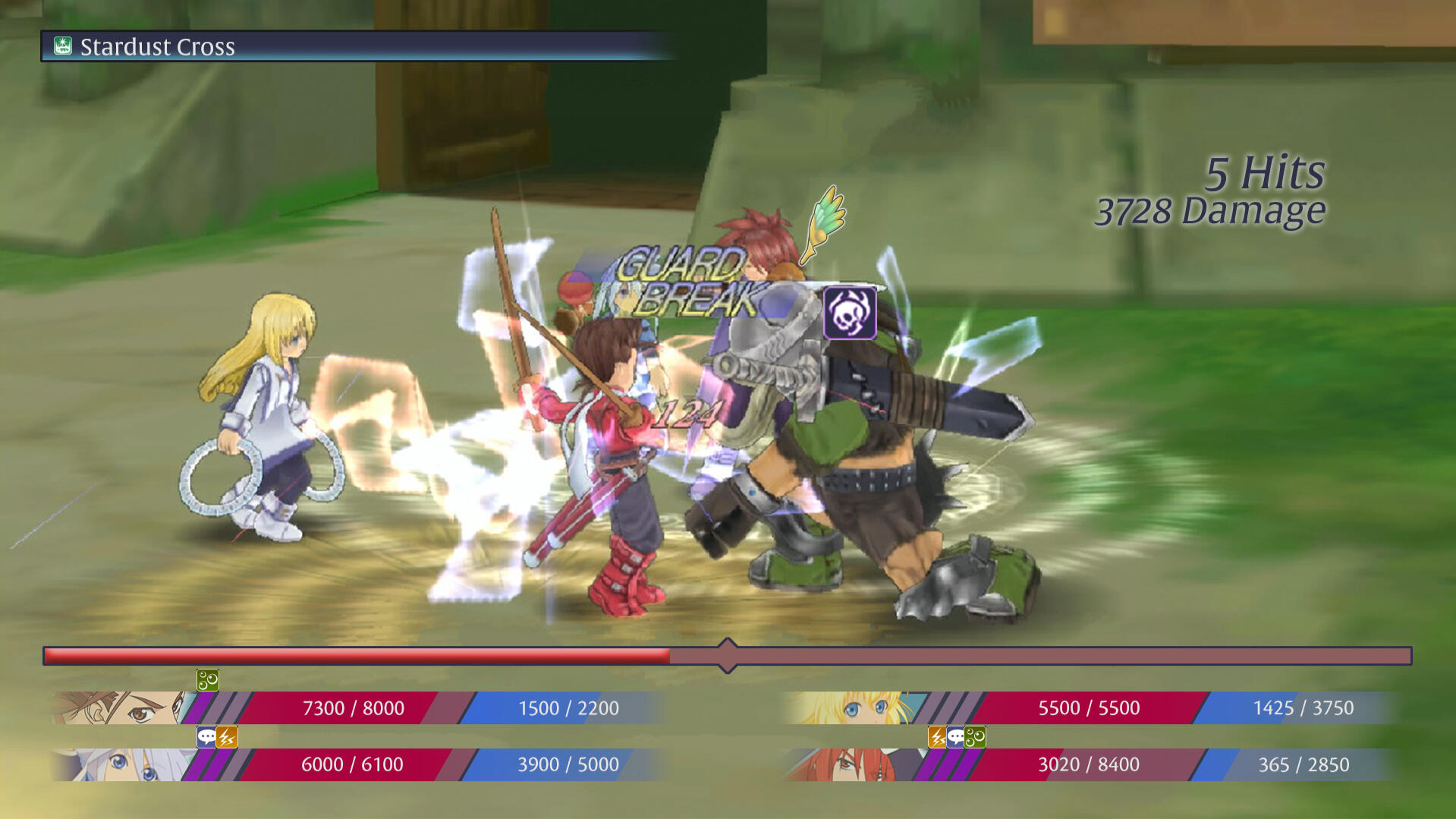The width and height of the screenshot is (1456, 819).
Task: Click the green bubbles status icon above Lloyd's portrait
Action: (x=207, y=681)
